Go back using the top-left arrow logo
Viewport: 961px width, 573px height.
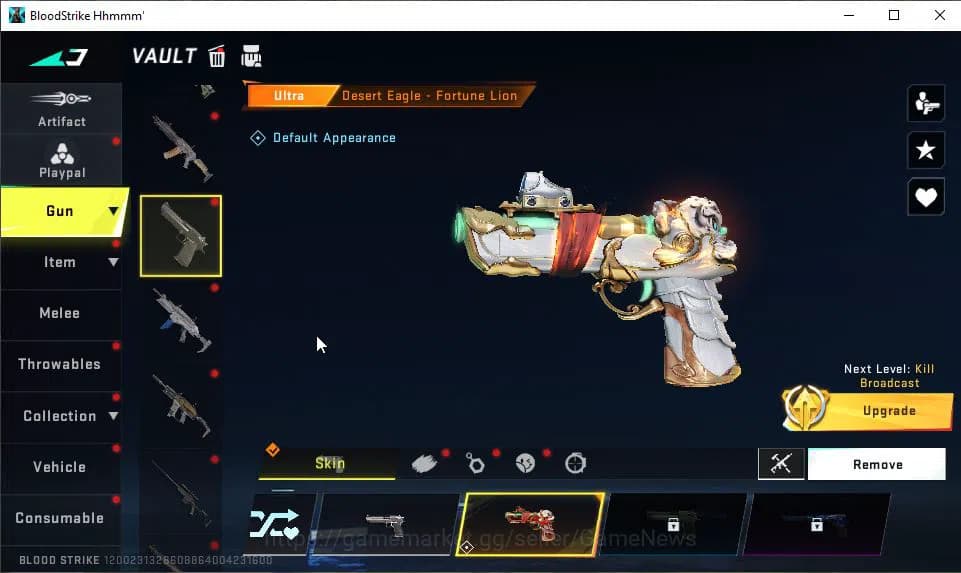click(59, 57)
